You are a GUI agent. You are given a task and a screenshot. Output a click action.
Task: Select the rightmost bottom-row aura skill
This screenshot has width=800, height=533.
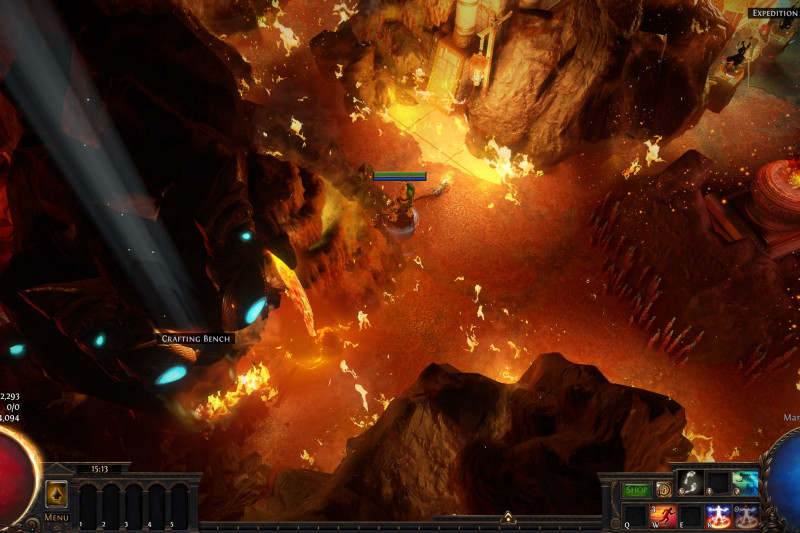[x=746, y=516]
